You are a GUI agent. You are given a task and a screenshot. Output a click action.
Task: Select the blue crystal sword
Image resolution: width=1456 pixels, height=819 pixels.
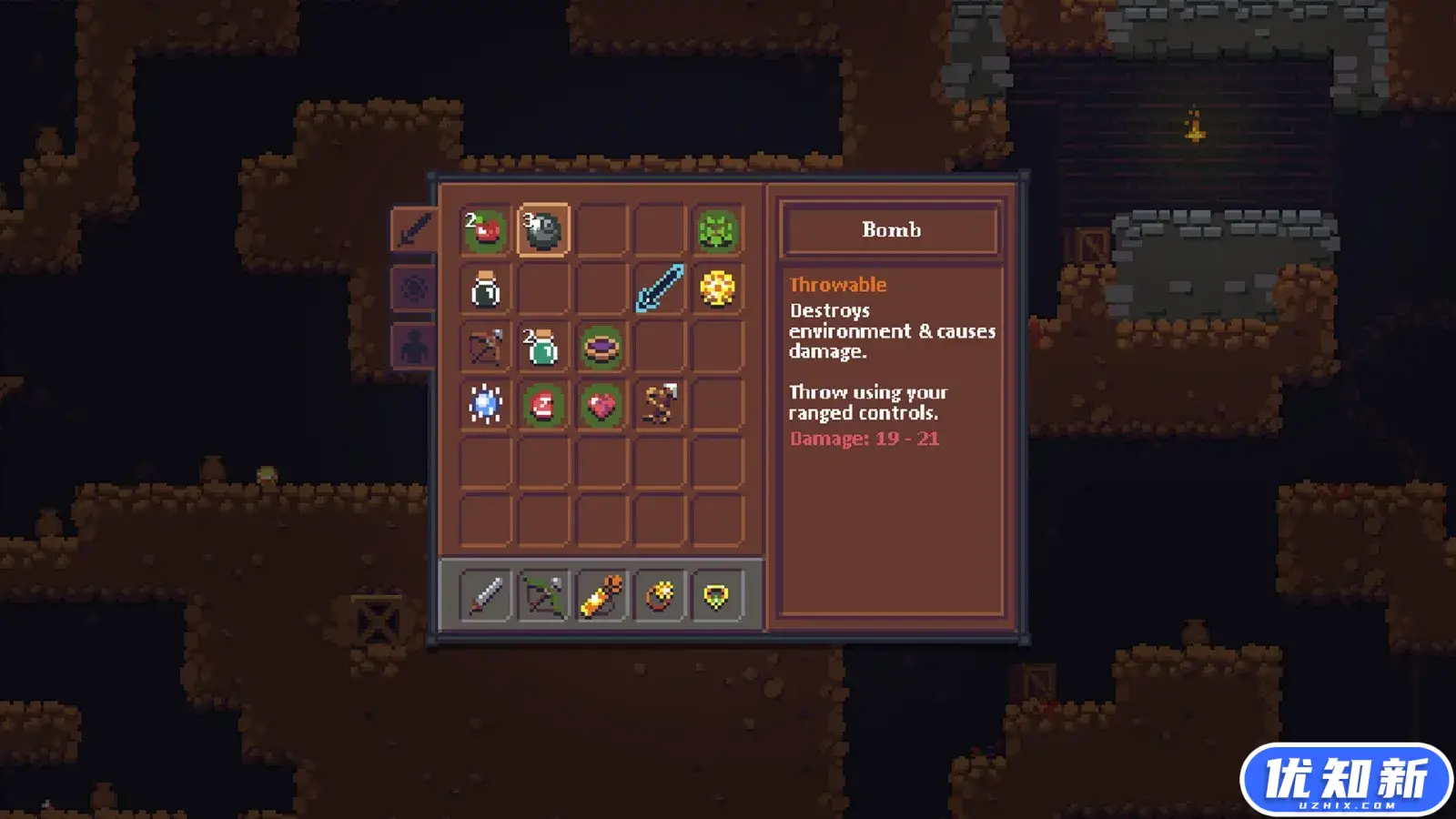(659, 289)
